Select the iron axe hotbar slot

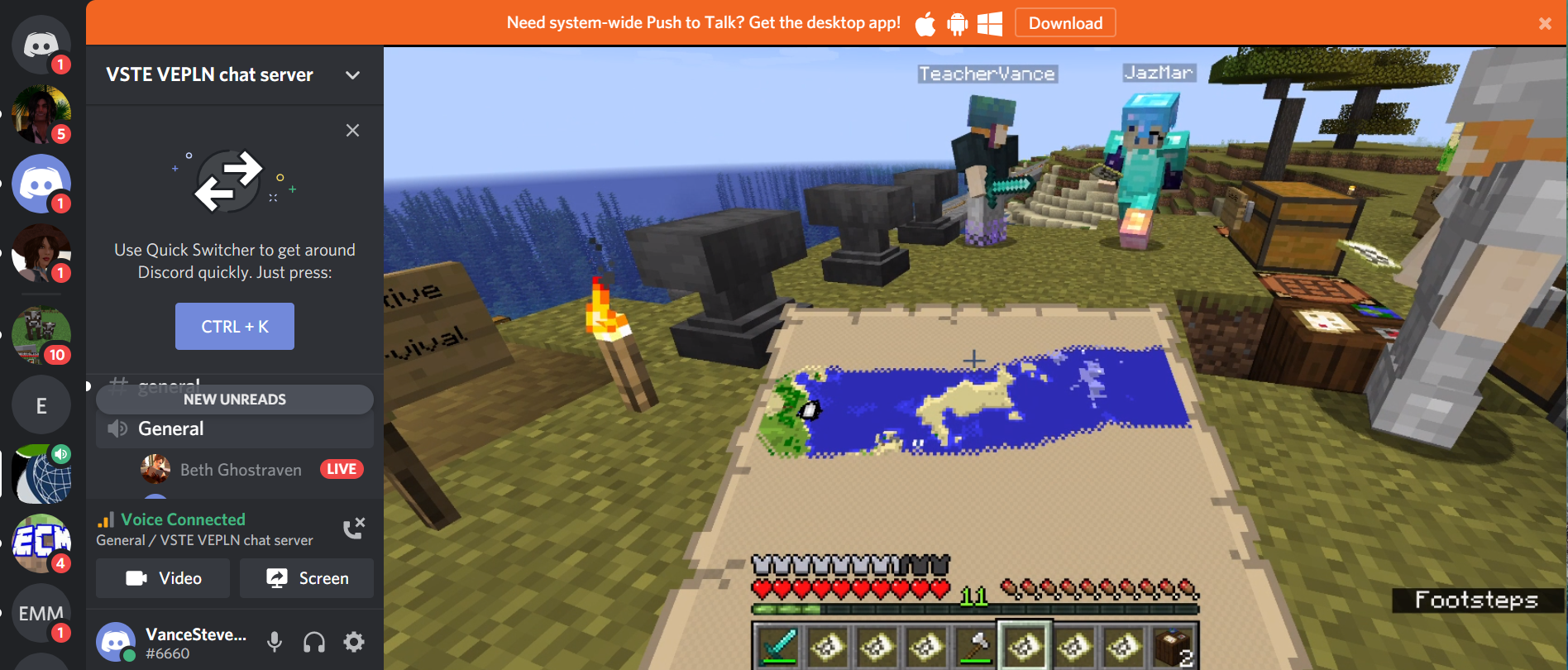pos(976,646)
